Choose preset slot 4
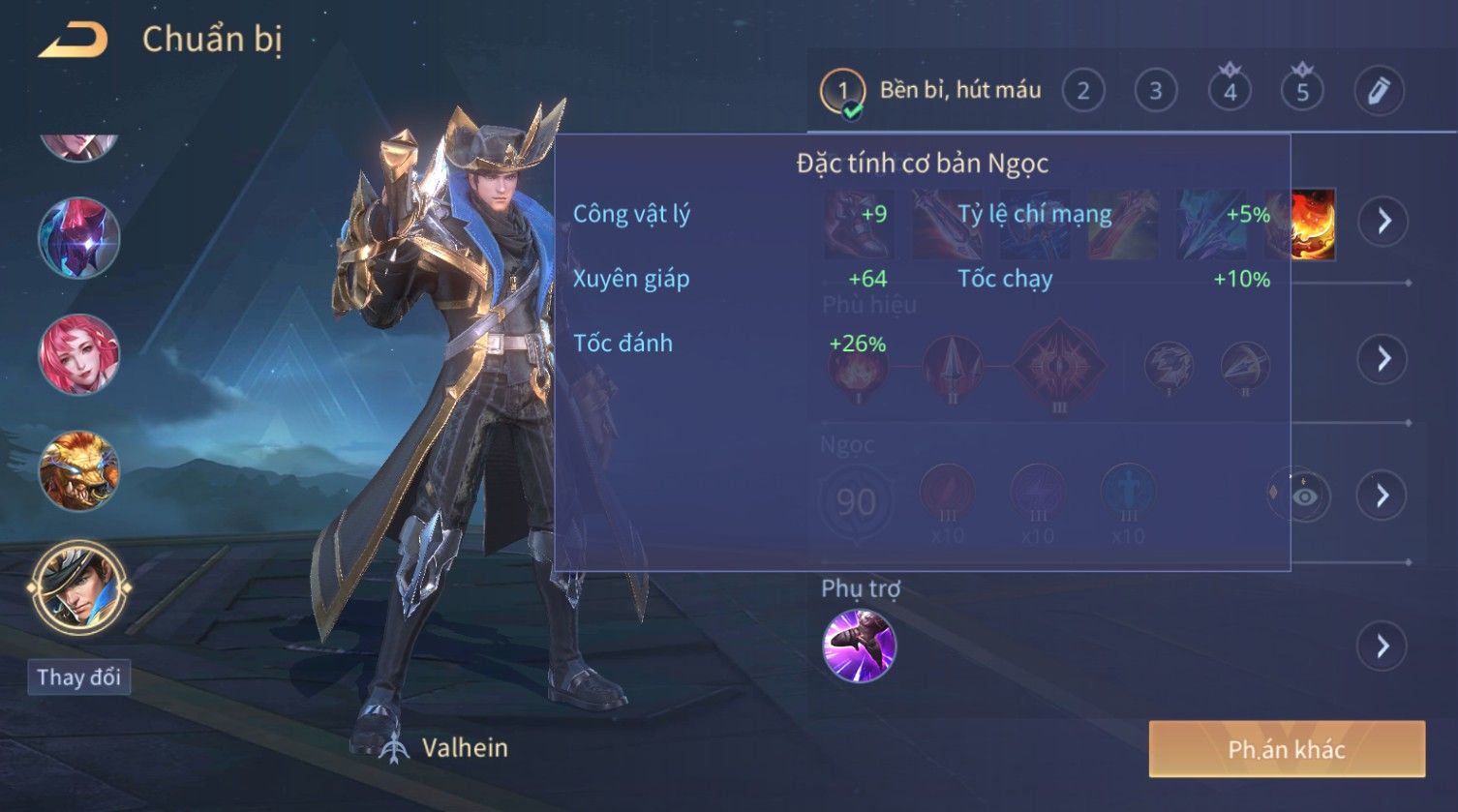The height and width of the screenshot is (812, 1458). (1230, 91)
